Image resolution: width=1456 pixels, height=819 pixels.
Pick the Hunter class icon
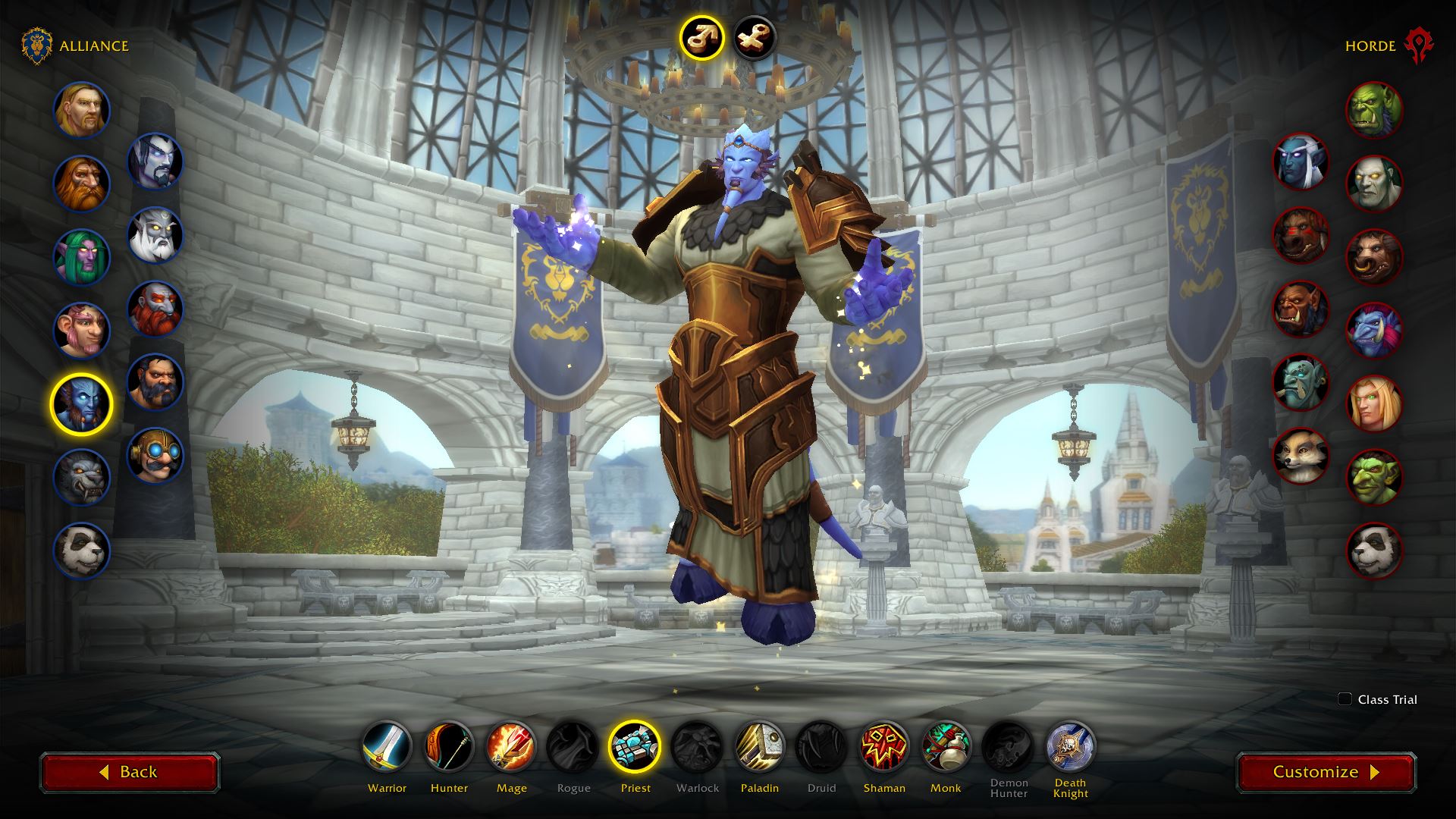[x=449, y=747]
